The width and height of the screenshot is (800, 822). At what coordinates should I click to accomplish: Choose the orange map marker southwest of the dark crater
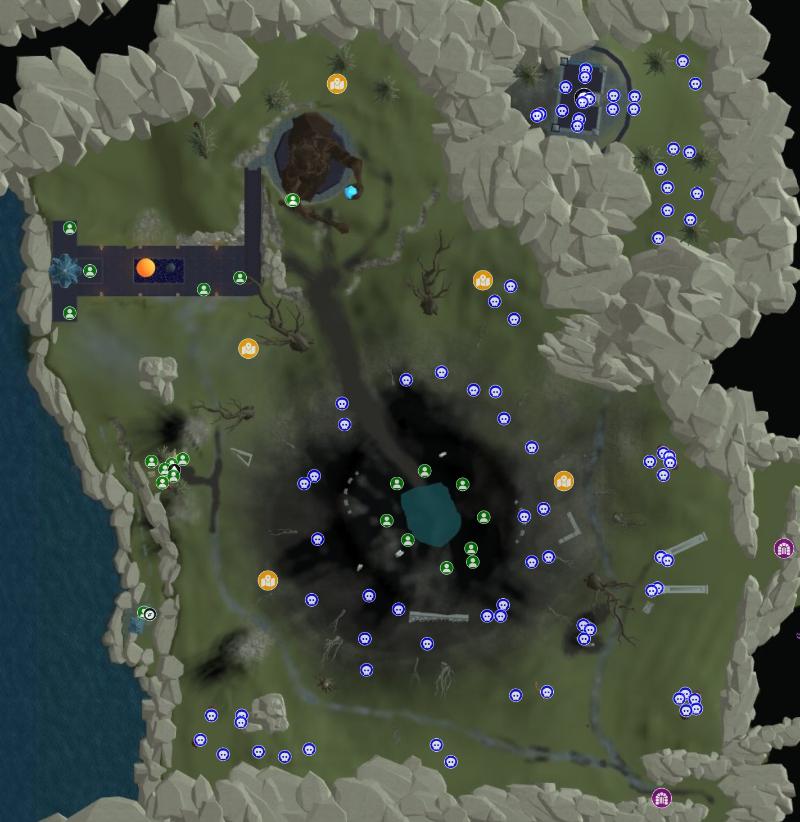pos(268,581)
